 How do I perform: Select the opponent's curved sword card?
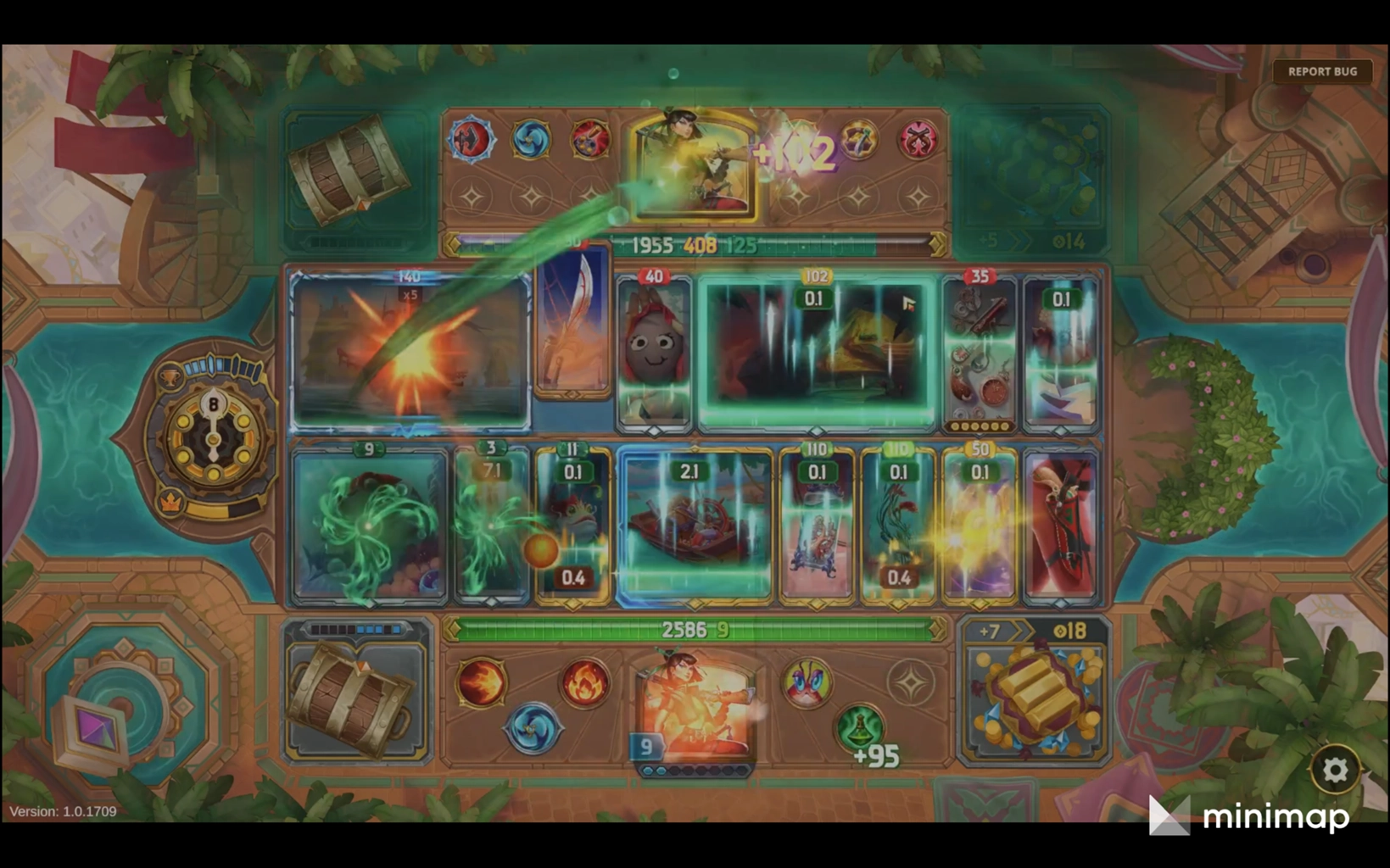click(573, 322)
